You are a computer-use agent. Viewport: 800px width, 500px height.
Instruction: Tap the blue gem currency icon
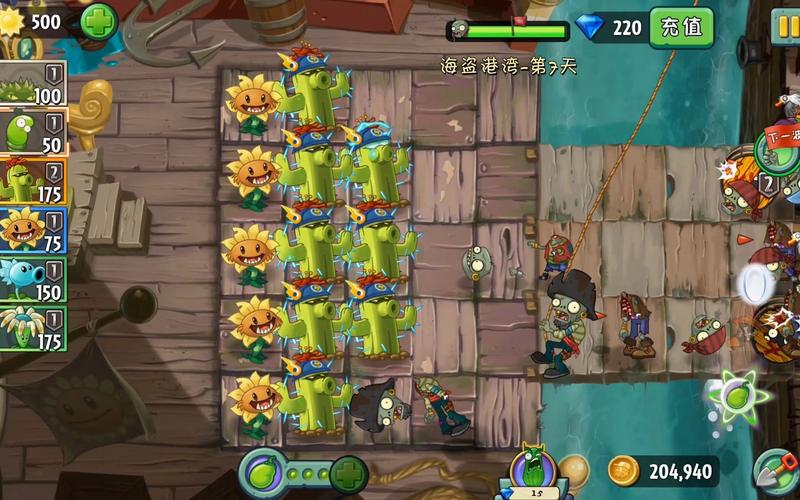590,27
